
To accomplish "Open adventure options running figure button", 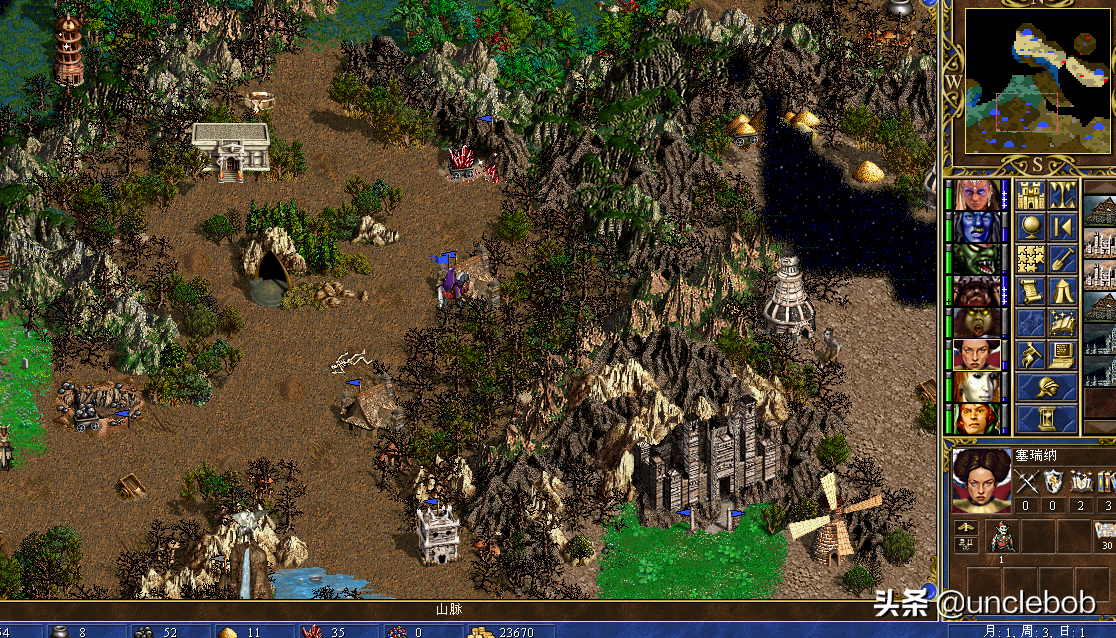I will 1030,354.
